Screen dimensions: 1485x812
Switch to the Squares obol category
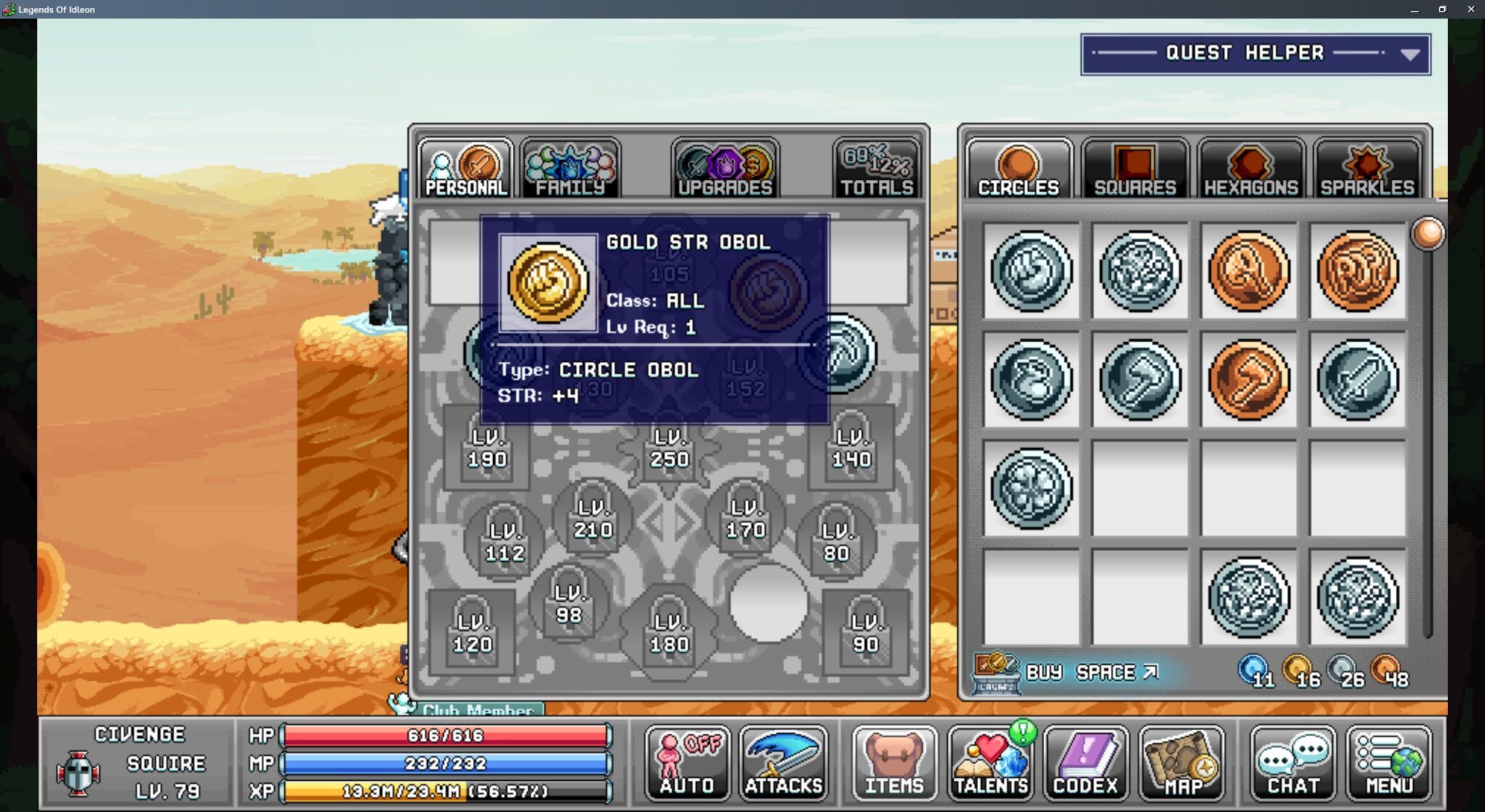[1135, 170]
